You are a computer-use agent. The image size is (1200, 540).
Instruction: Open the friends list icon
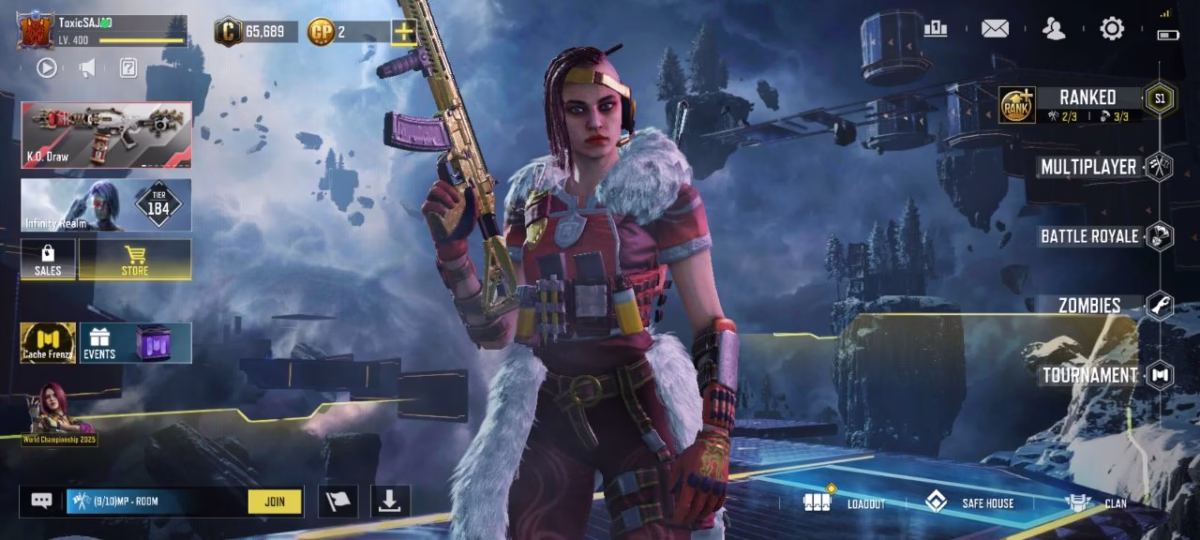coord(1054,29)
